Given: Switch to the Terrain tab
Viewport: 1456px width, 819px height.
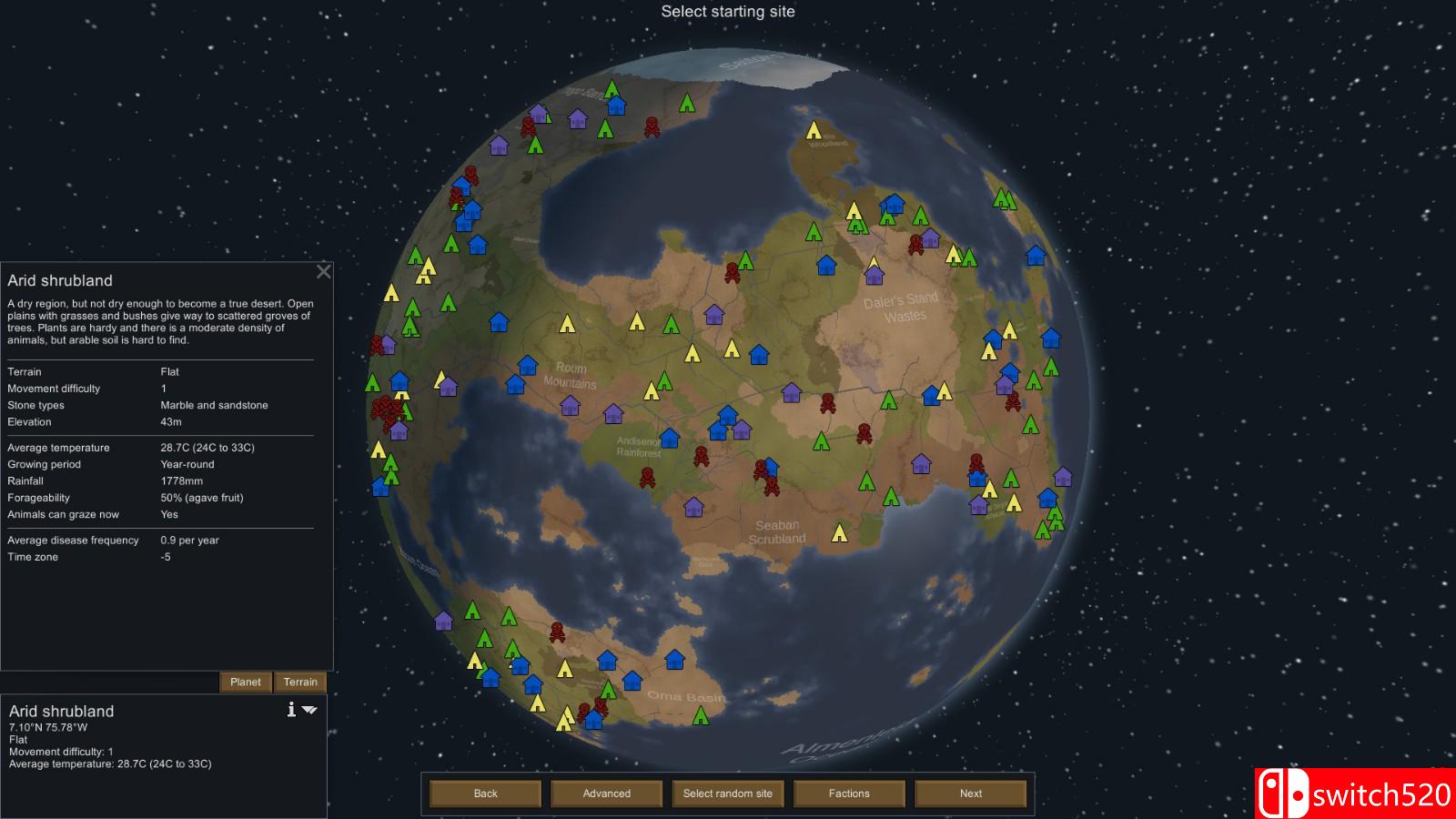Looking at the screenshot, I should pyautogui.click(x=300, y=682).
